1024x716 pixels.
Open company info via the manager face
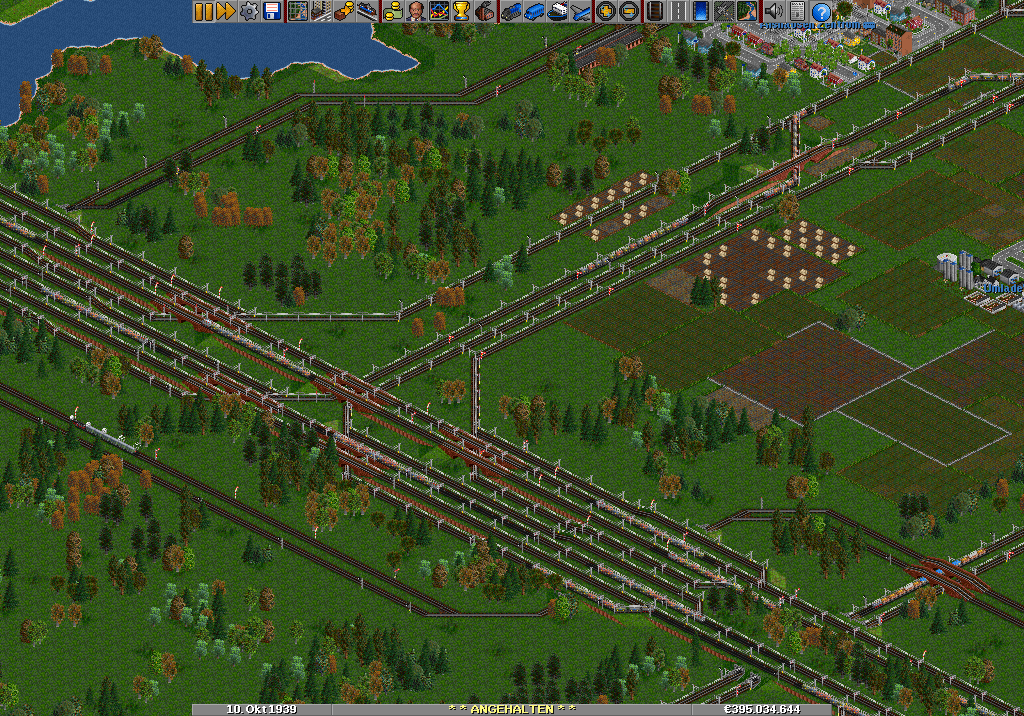pyautogui.click(x=415, y=11)
